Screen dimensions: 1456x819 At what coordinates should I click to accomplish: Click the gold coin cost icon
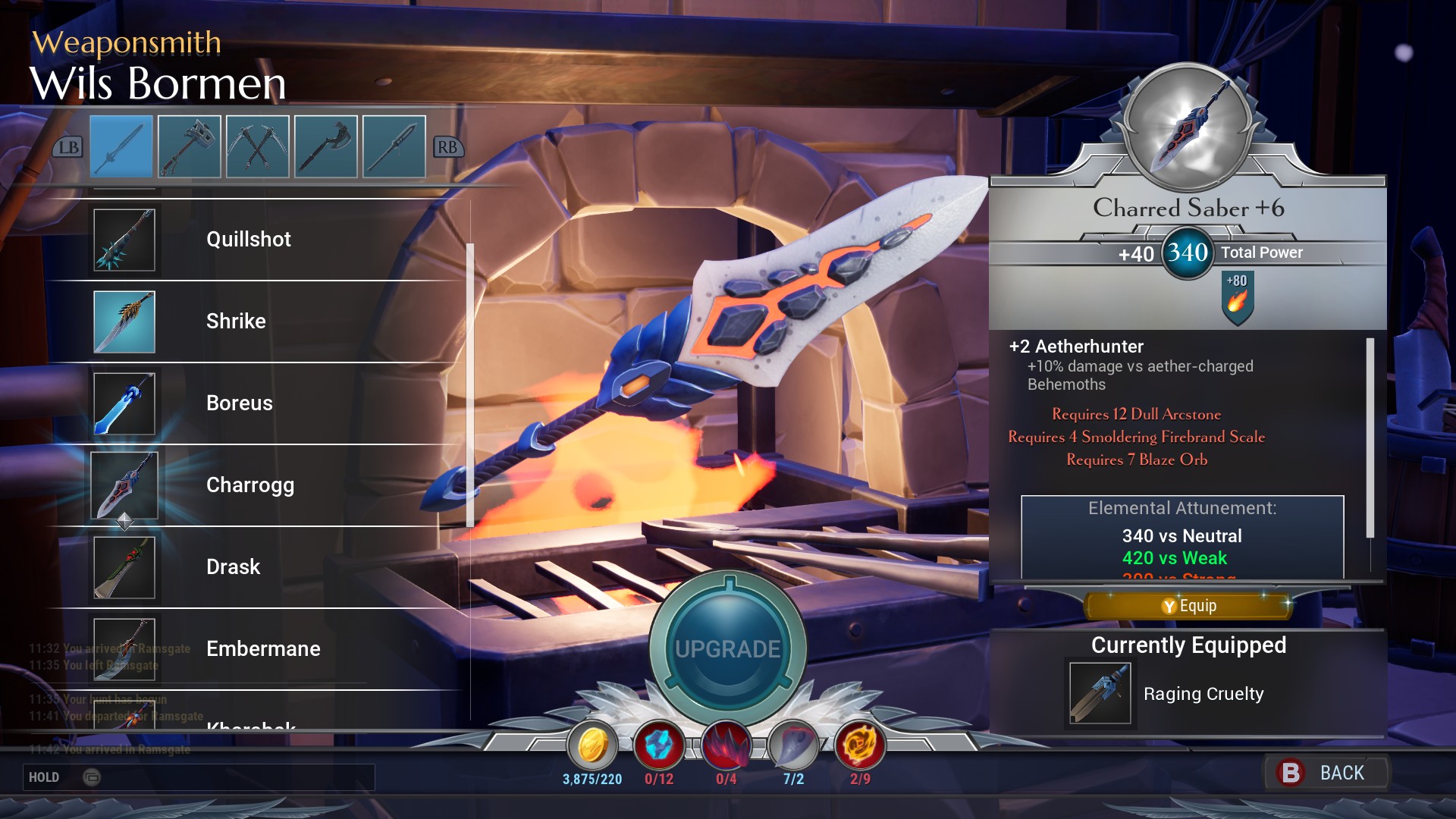point(592,746)
